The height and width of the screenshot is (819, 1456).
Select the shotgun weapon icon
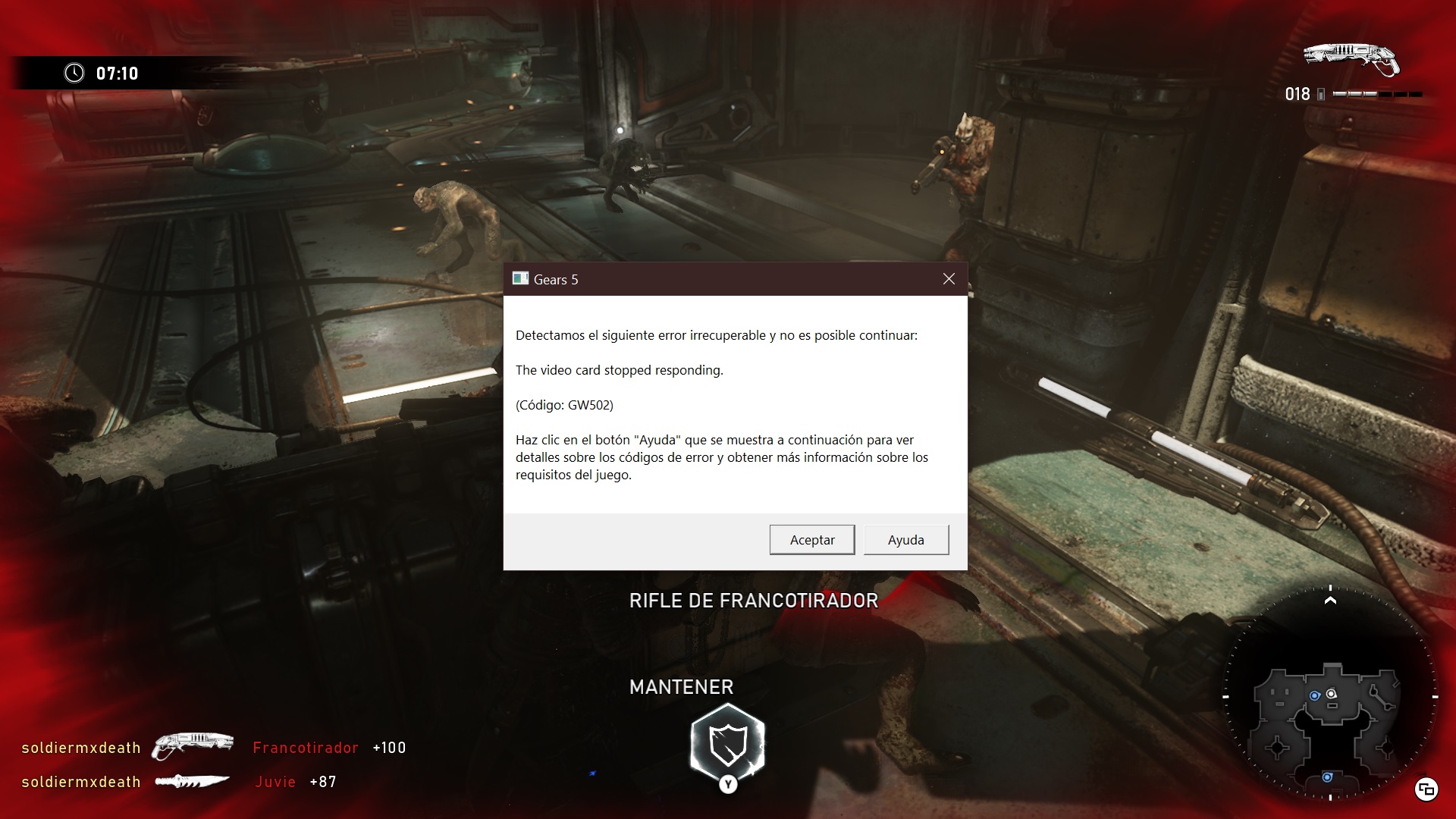click(x=1351, y=59)
